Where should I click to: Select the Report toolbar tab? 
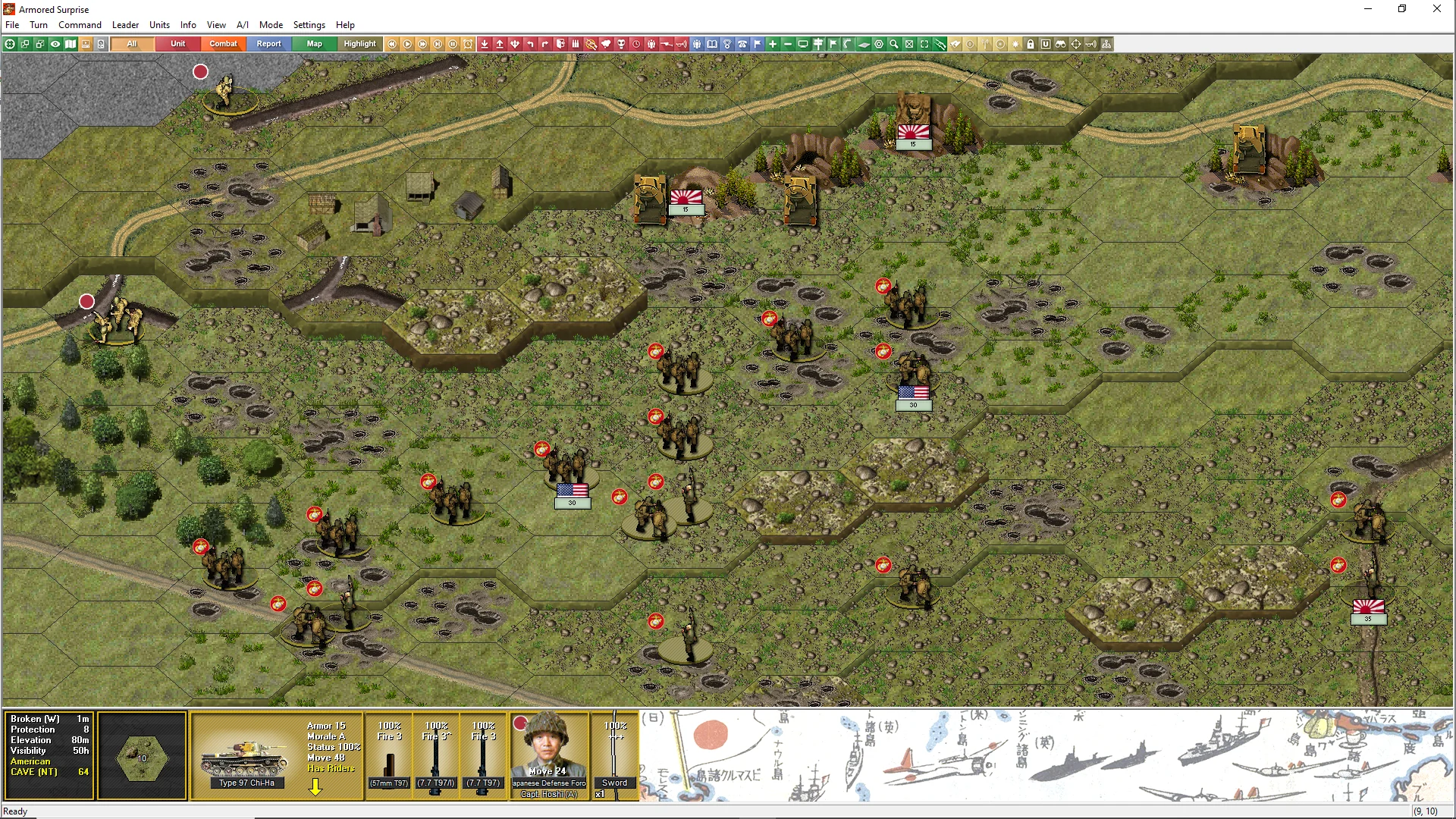point(268,44)
